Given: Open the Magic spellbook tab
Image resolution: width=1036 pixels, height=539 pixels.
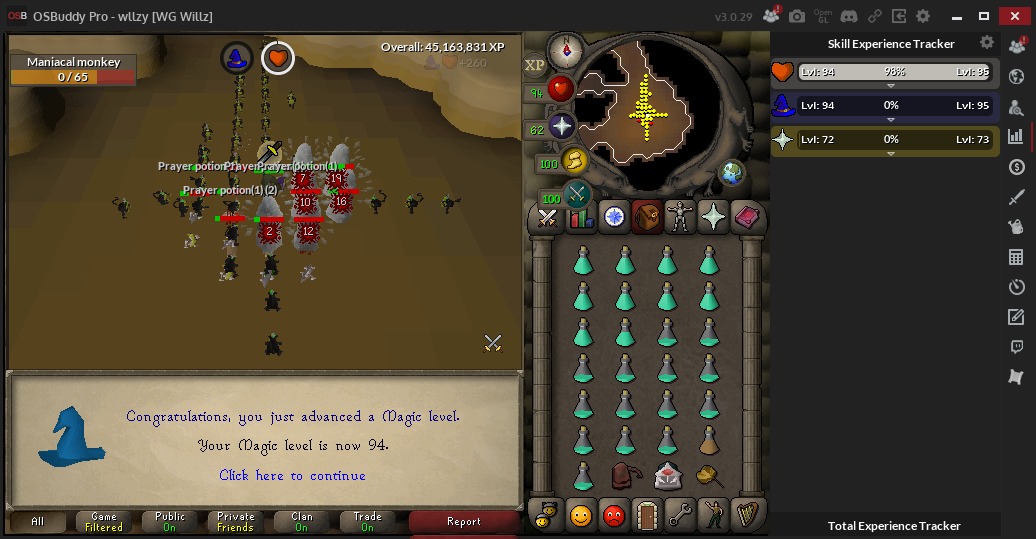Looking at the screenshot, I should pyautogui.click(x=746, y=217).
